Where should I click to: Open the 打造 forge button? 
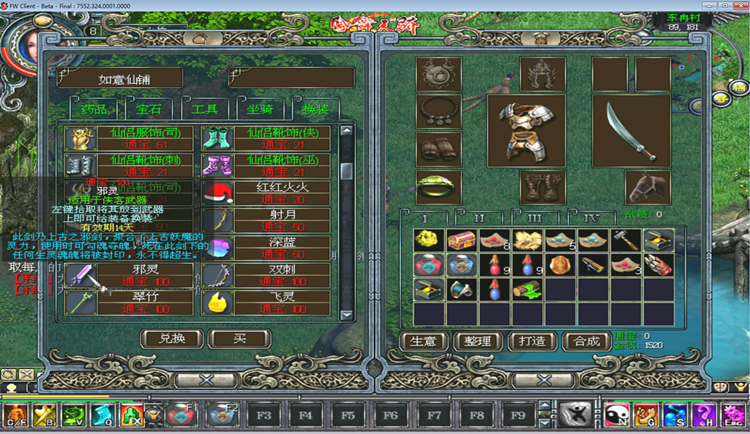[534, 341]
